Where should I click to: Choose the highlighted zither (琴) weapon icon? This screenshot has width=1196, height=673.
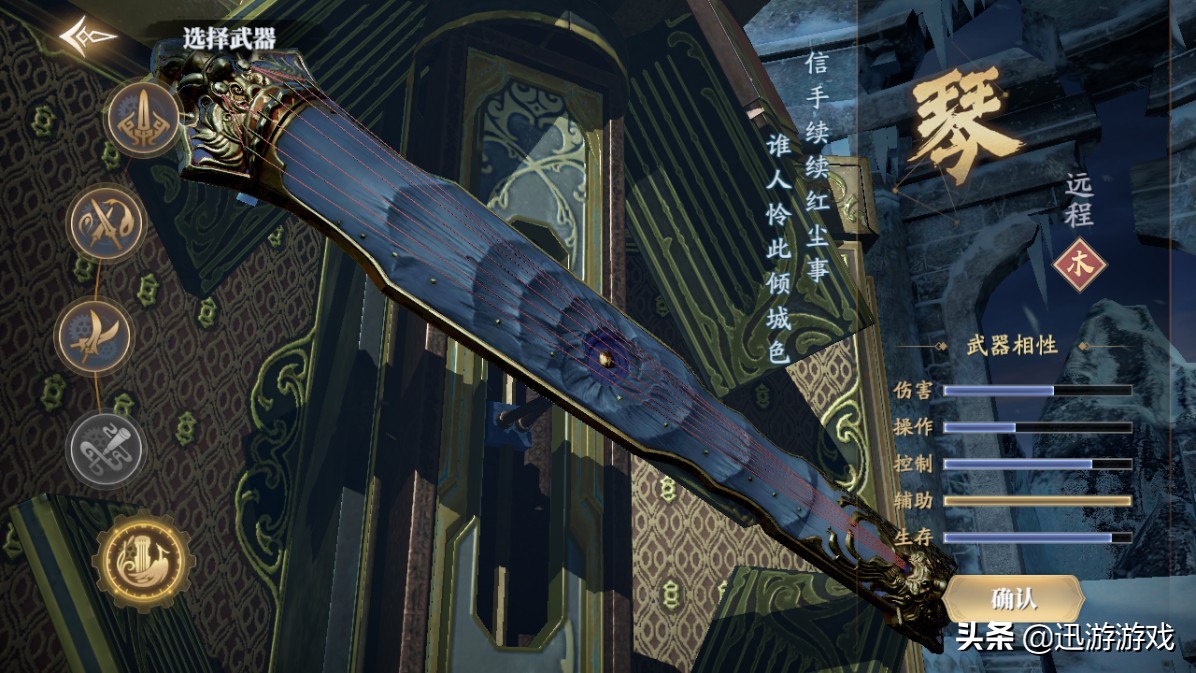coord(142,560)
